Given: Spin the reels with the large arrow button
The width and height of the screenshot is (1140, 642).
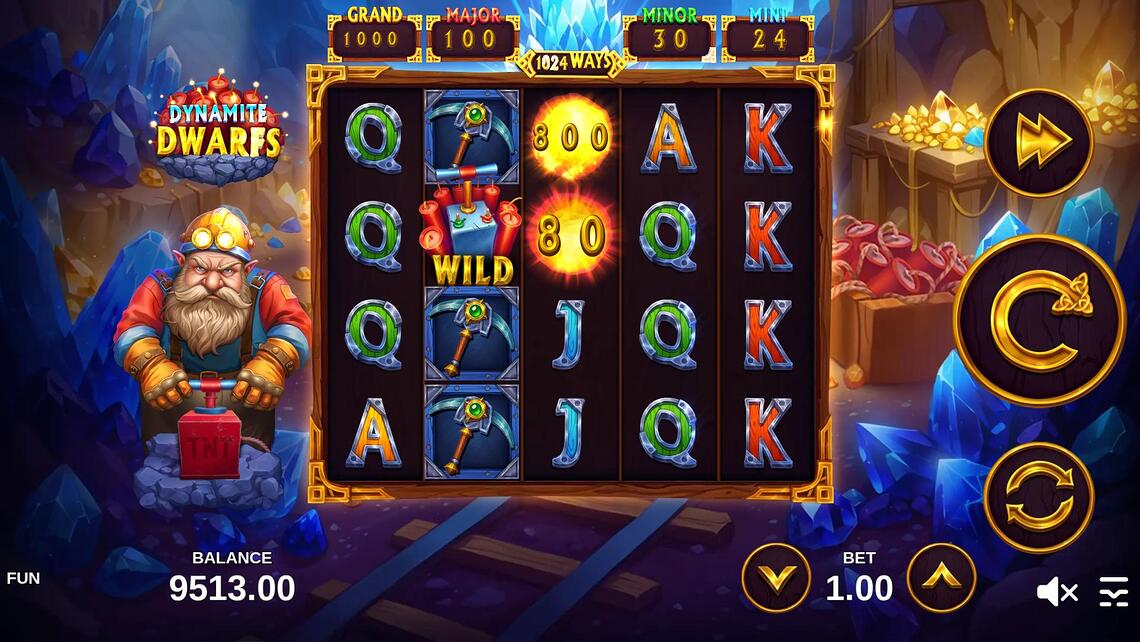Looking at the screenshot, I should click(1039, 320).
